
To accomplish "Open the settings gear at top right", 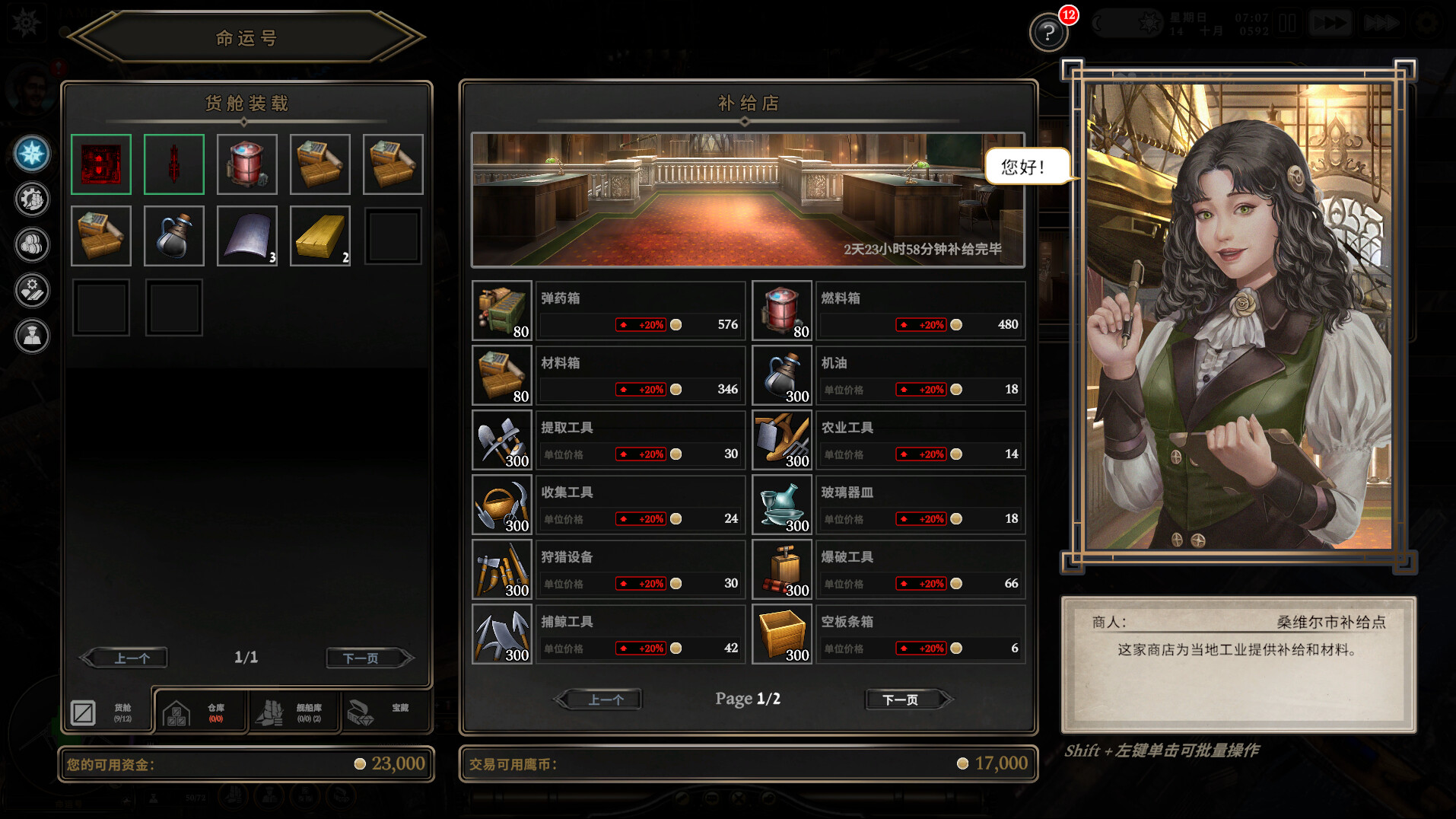I will [1429, 23].
